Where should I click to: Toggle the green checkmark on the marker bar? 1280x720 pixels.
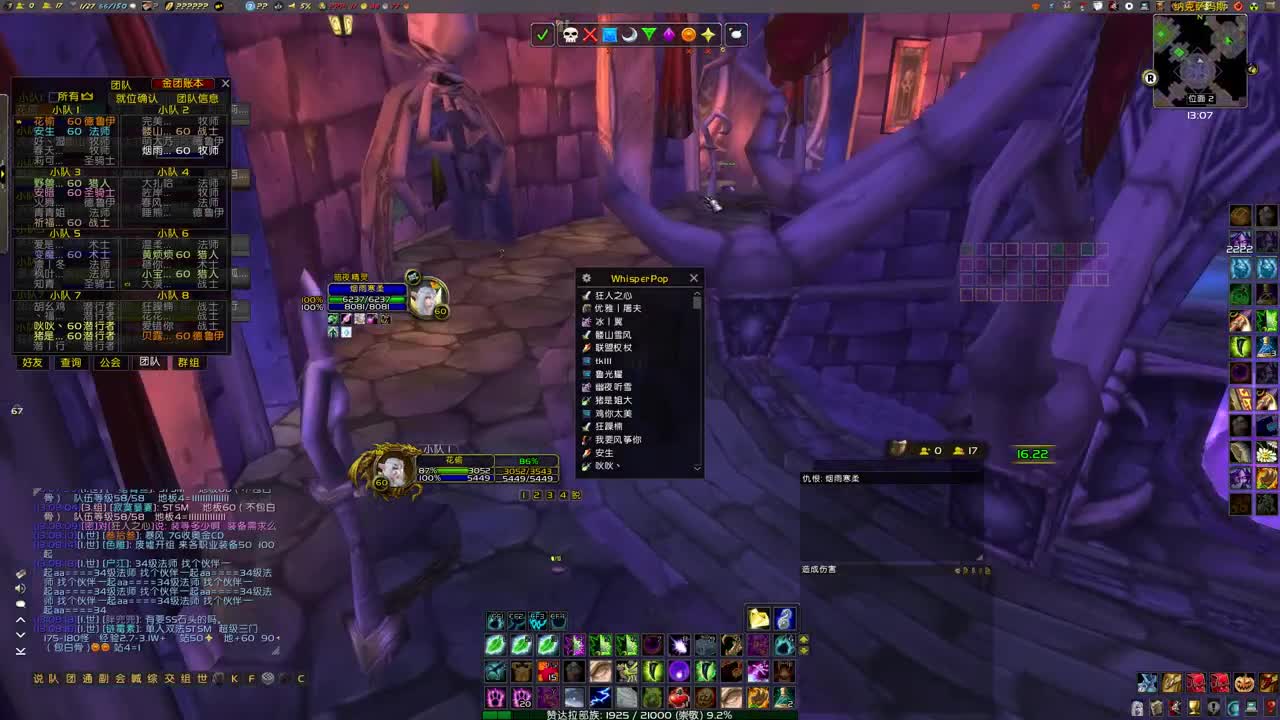(x=543, y=35)
